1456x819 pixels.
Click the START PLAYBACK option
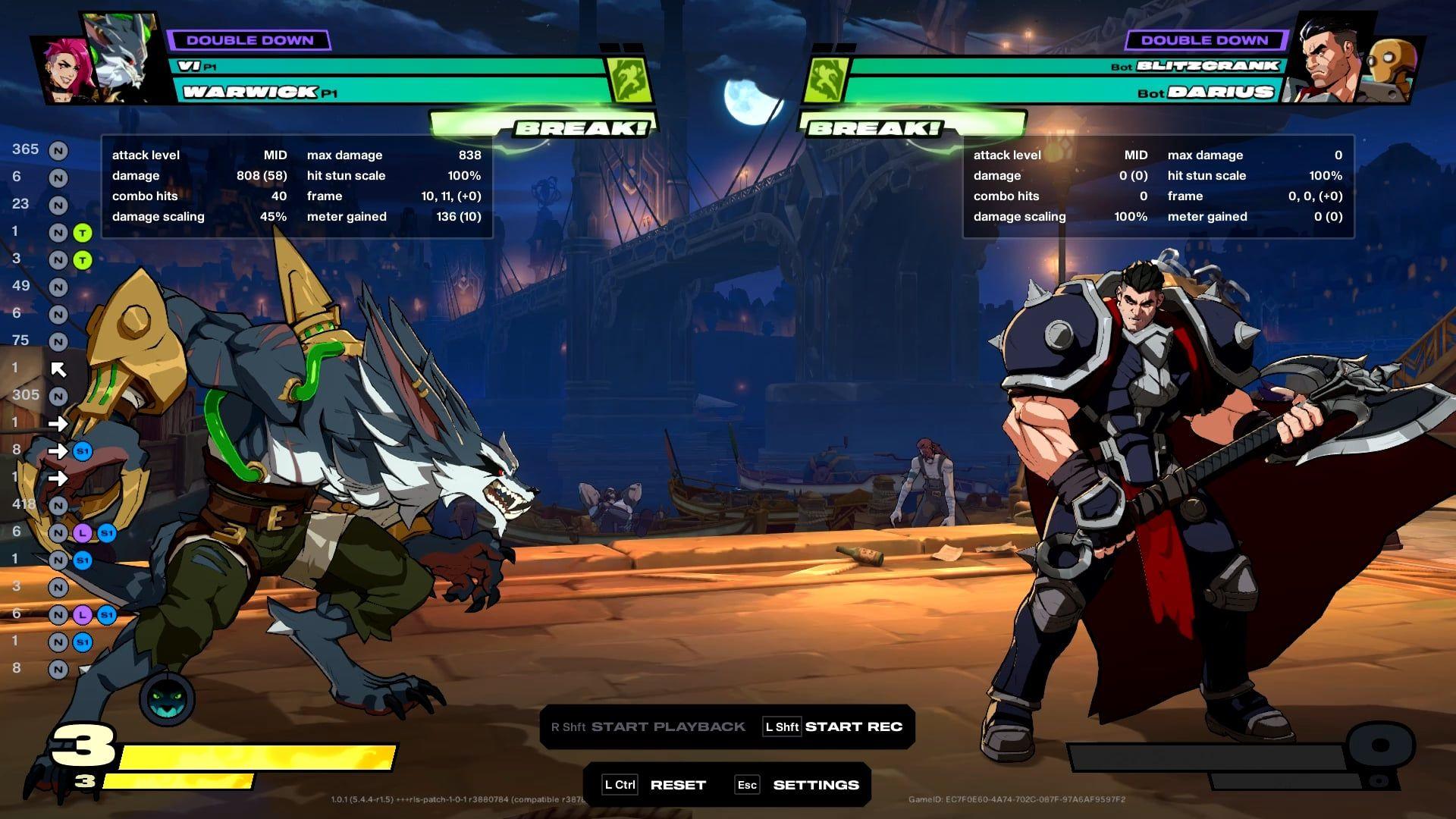667,726
